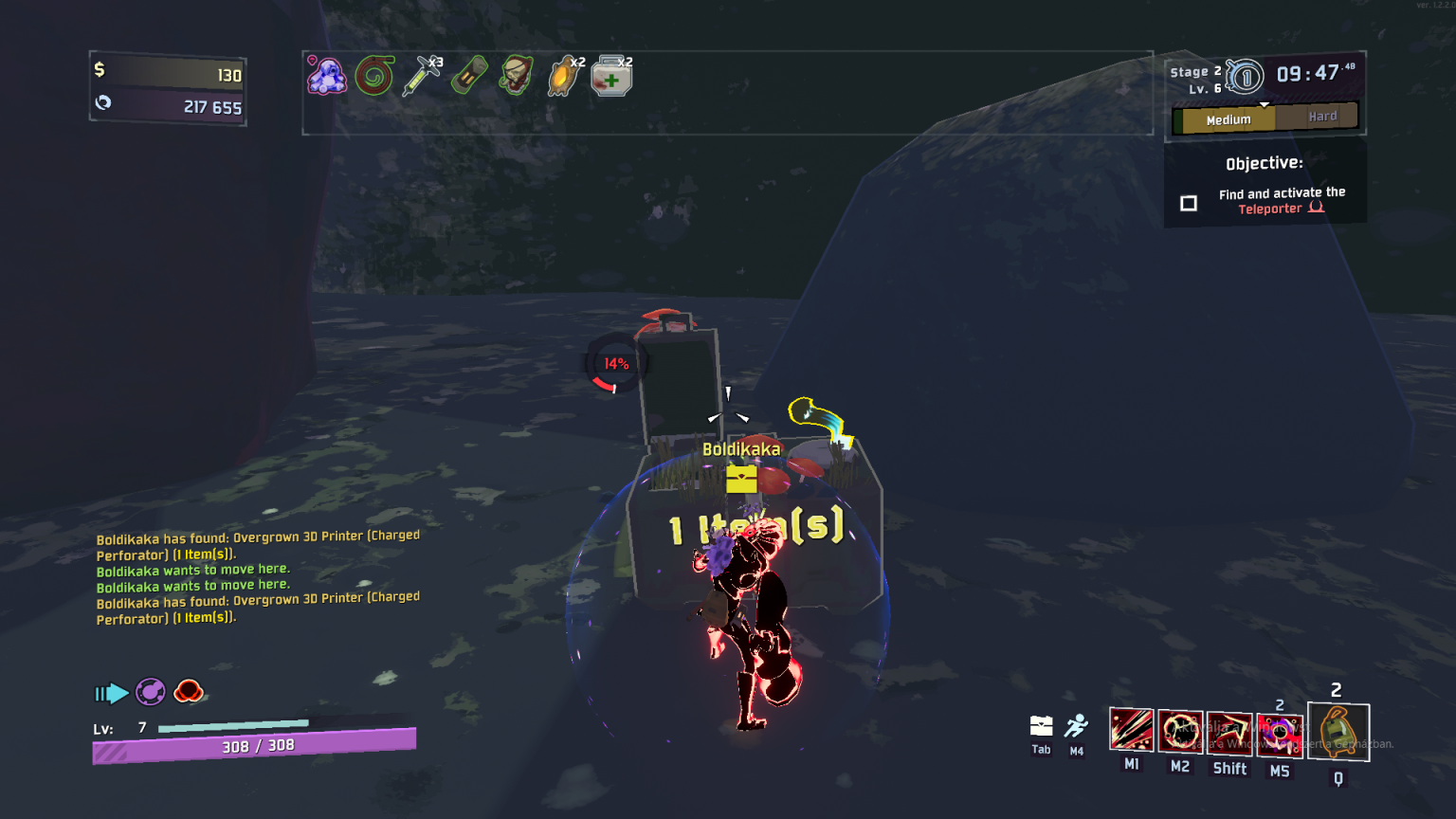Use the green equipment in Q slot

pos(1338,732)
